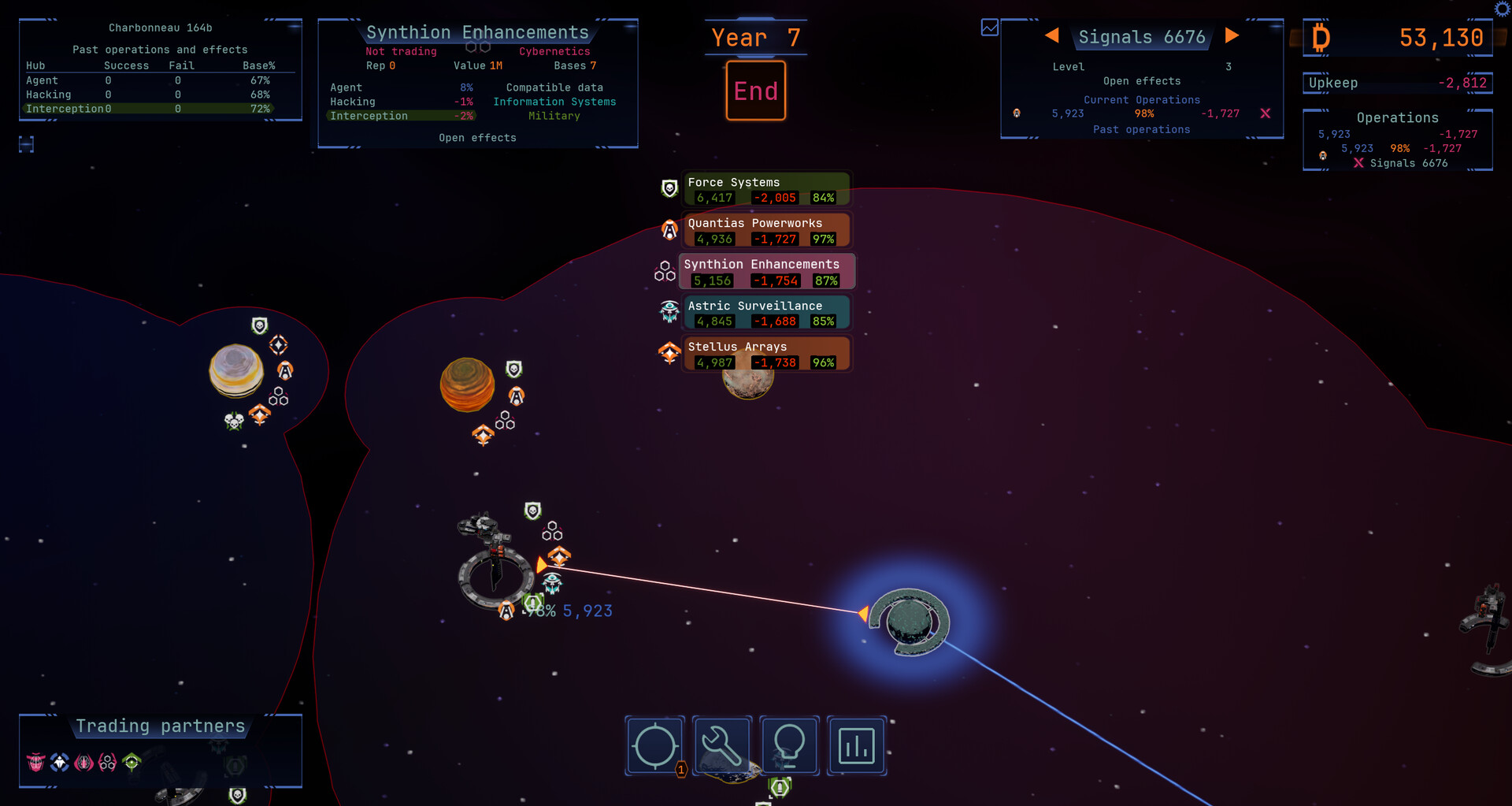Image resolution: width=1512 pixels, height=806 pixels.
Task: Click the left arrow beside Signals 6676
Action: pos(1053,36)
